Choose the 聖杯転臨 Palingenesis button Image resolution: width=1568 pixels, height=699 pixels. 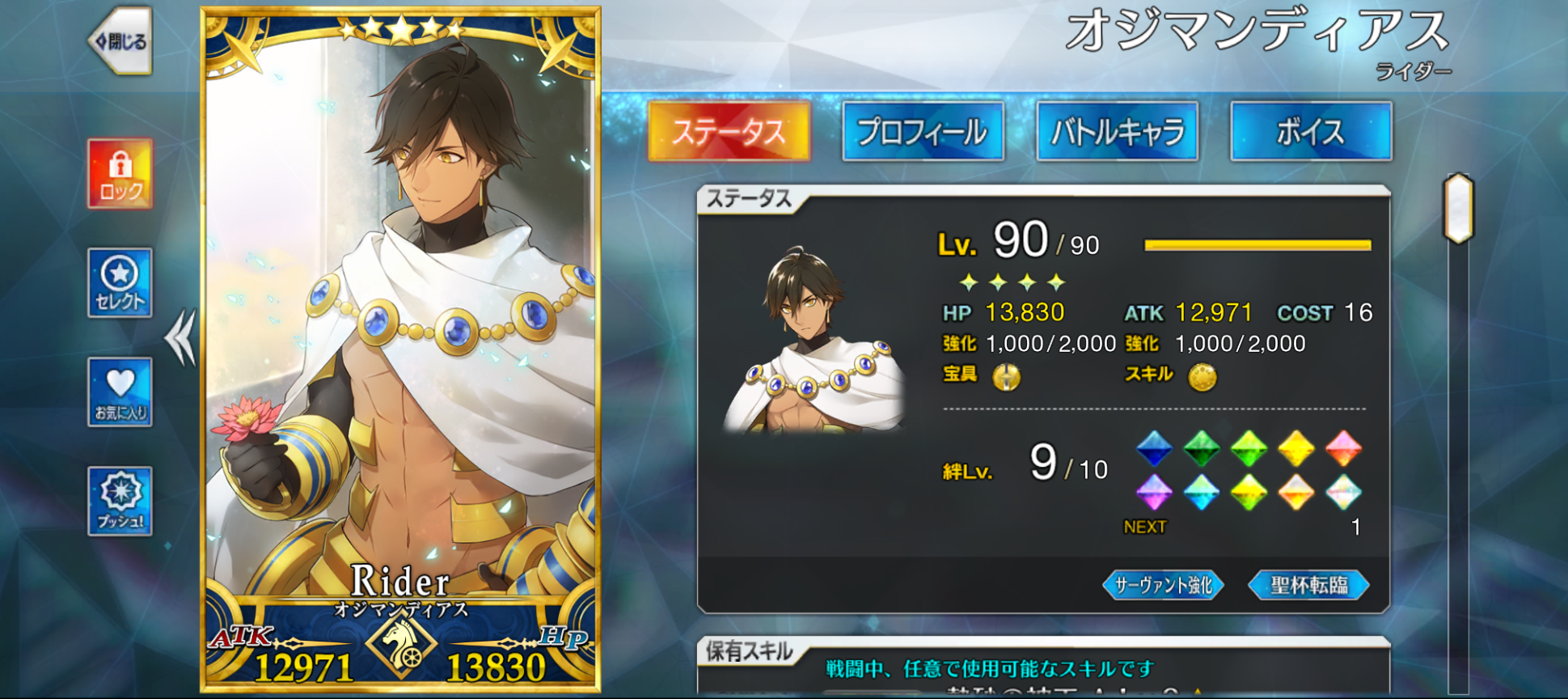[1308, 585]
